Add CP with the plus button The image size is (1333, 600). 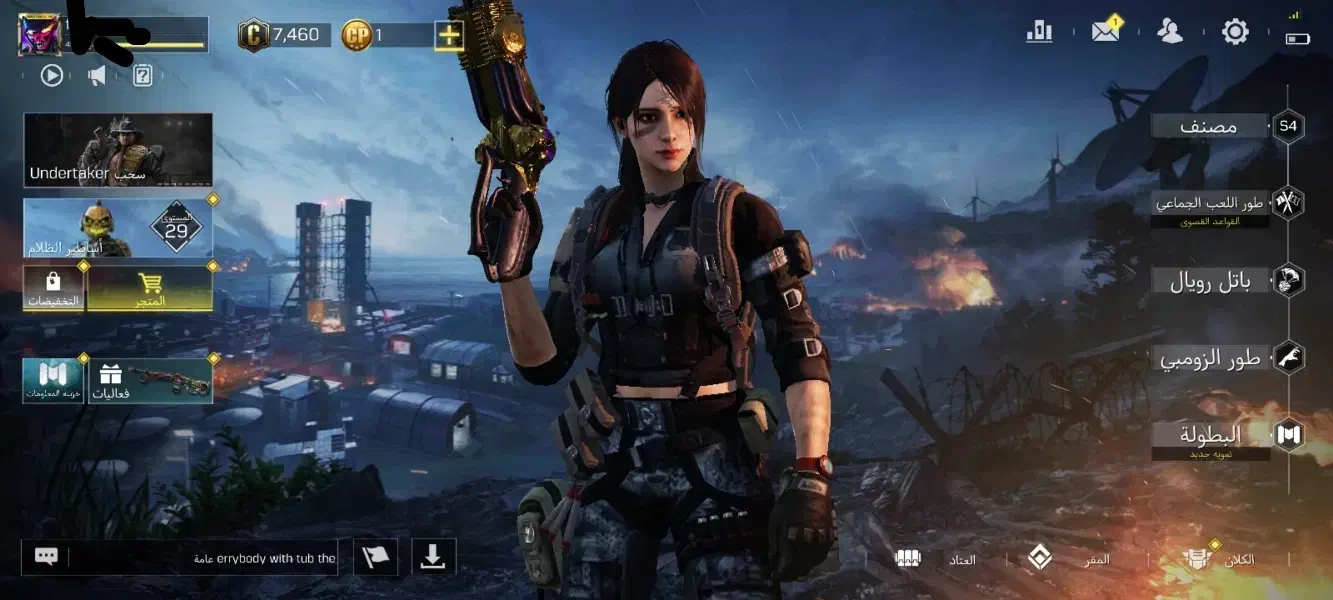[449, 36]
